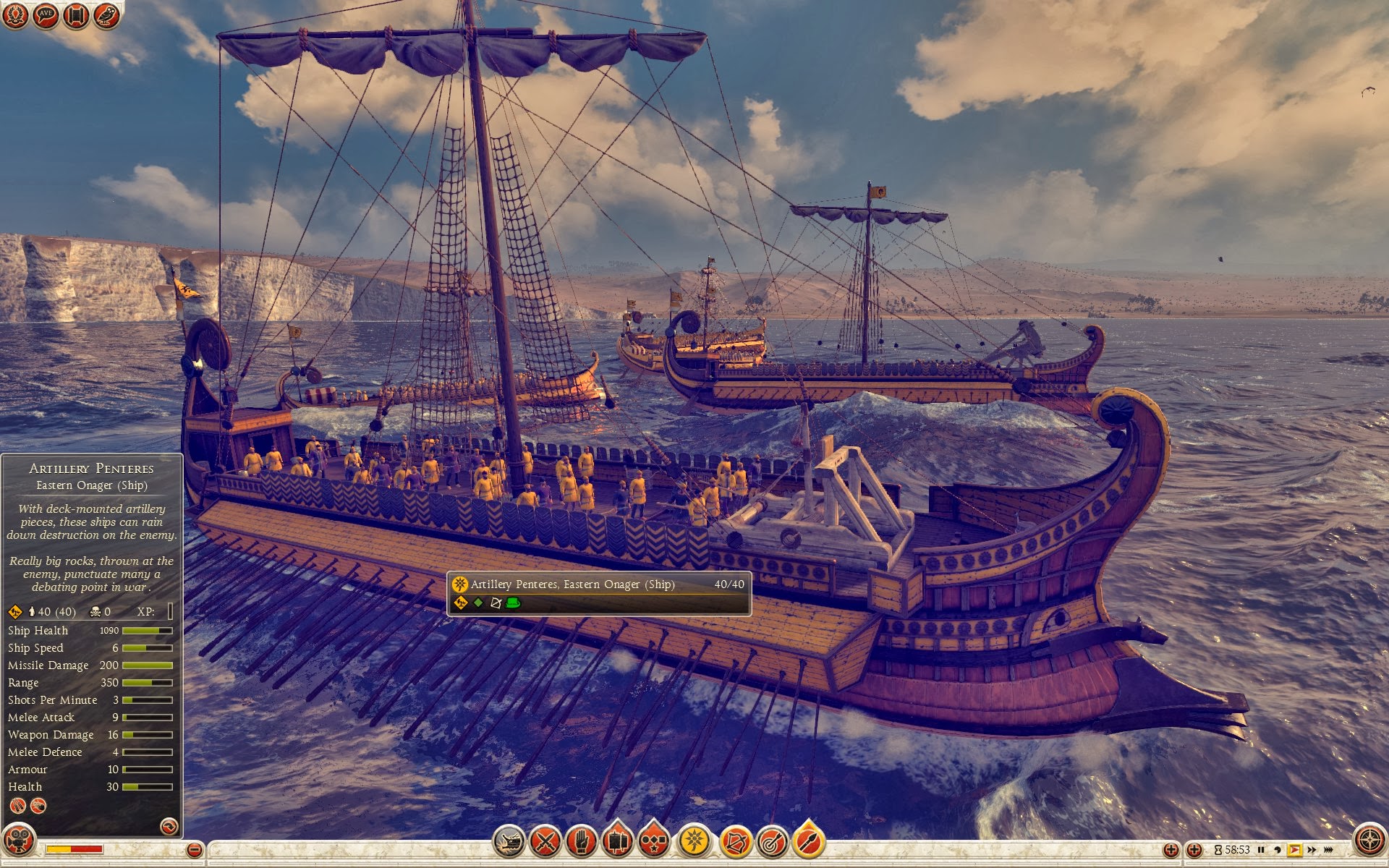Screen dimensions: 1389x868
Task: Toggle unit info panel with red arrow
Action: click(x=169, y=826)
